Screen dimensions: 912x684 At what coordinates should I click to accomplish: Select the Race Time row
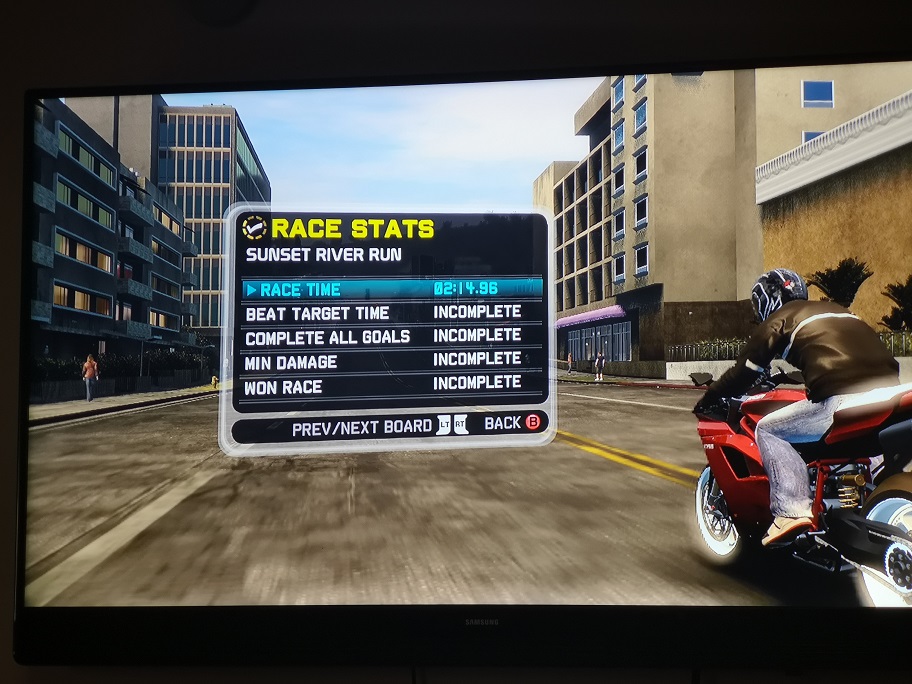click(x=392, y=289)
